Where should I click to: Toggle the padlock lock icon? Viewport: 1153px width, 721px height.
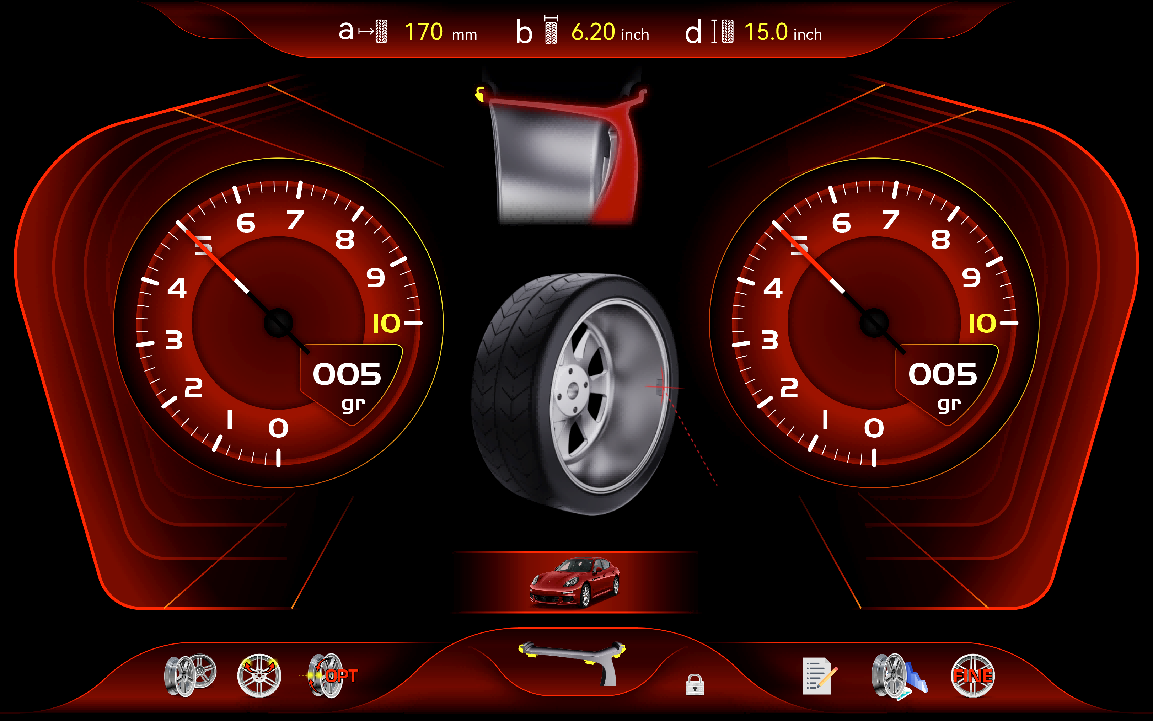tap(695, 684)
